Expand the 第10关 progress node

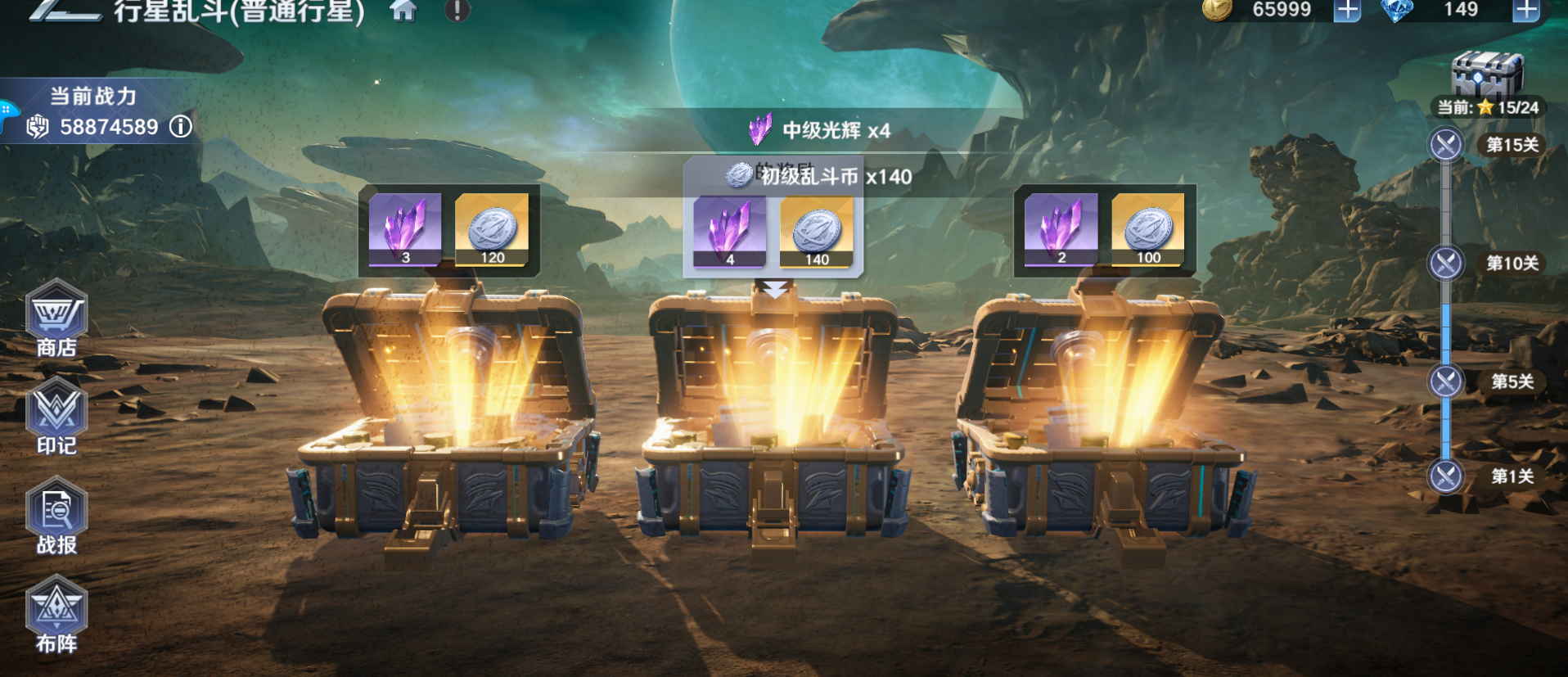pos(1445,262)
